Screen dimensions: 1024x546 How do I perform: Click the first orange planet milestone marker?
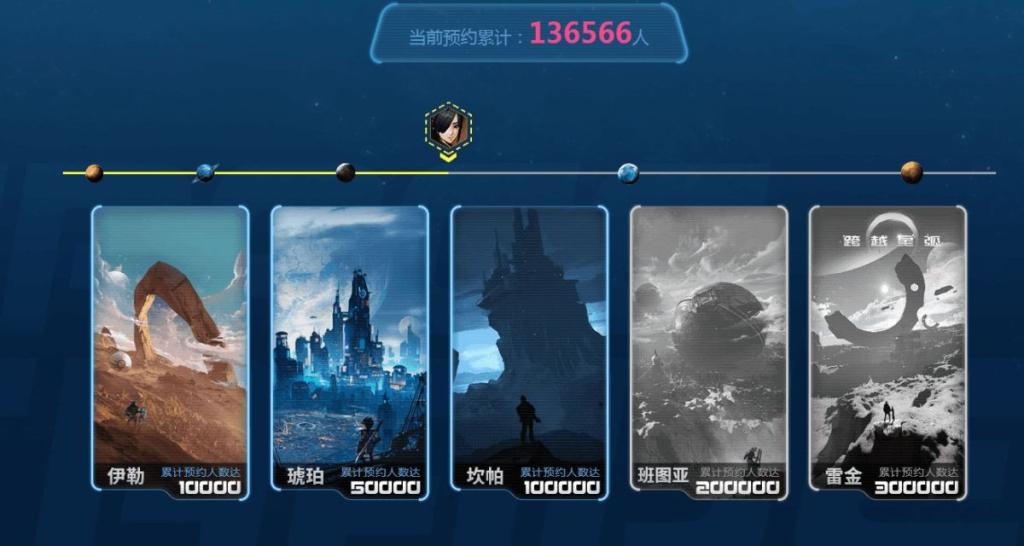pyautogui.click(x=94, y=173)
